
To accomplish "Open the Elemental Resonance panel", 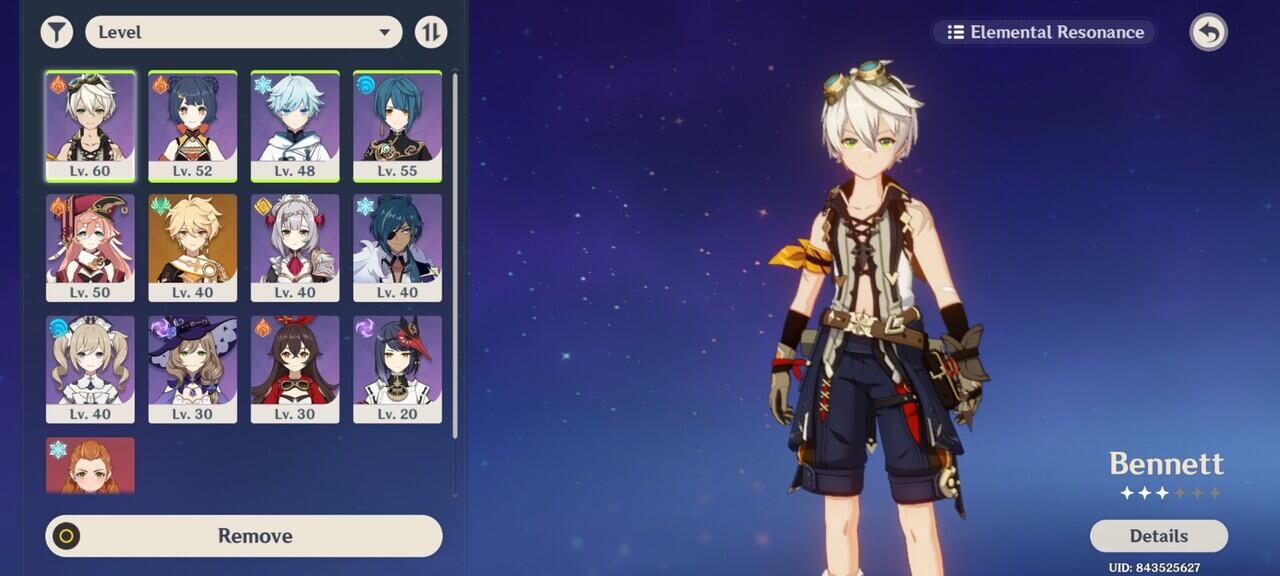I will point(1044,32).
